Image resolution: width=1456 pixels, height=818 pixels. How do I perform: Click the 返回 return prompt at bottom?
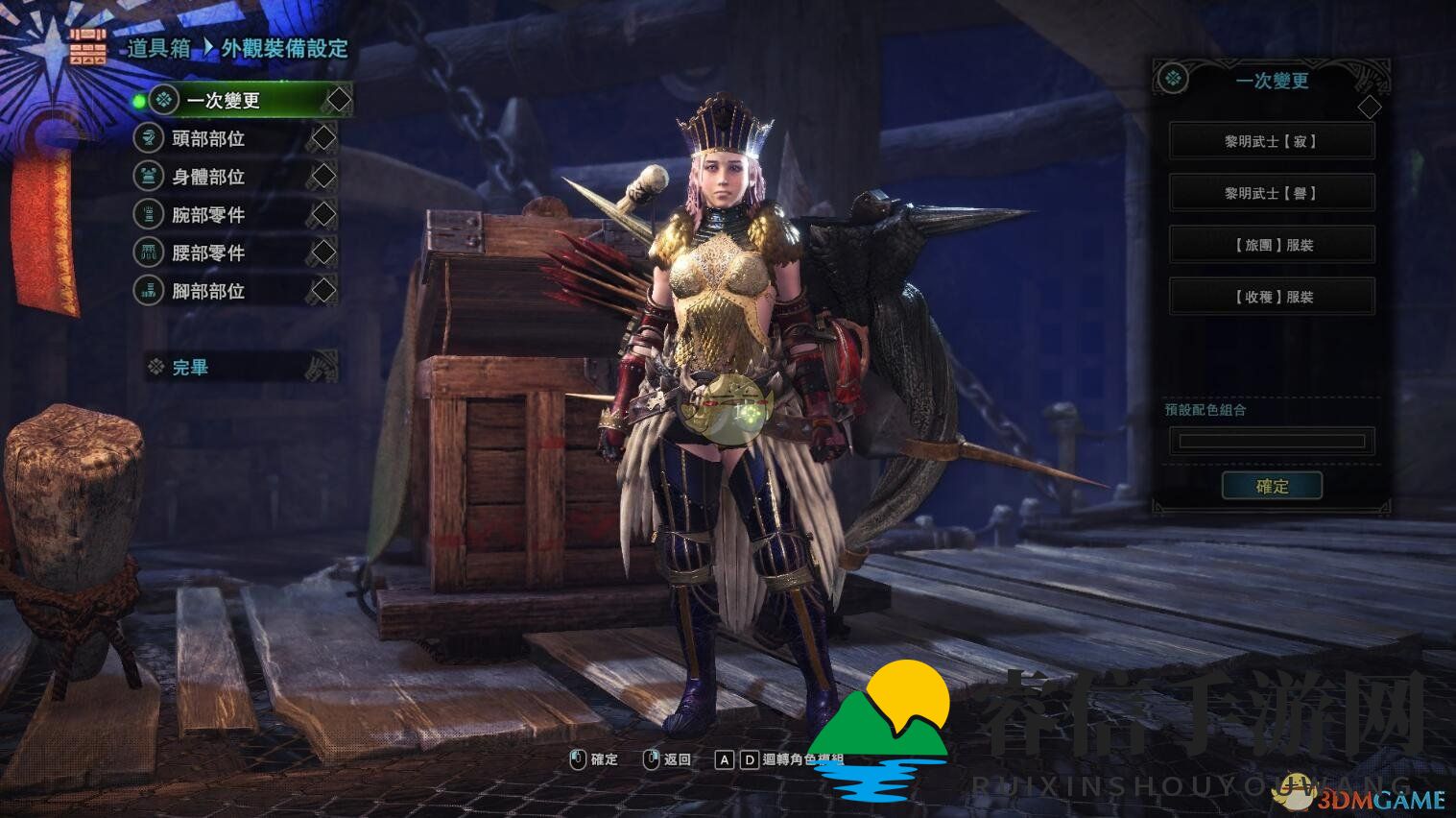coord(676,758)
